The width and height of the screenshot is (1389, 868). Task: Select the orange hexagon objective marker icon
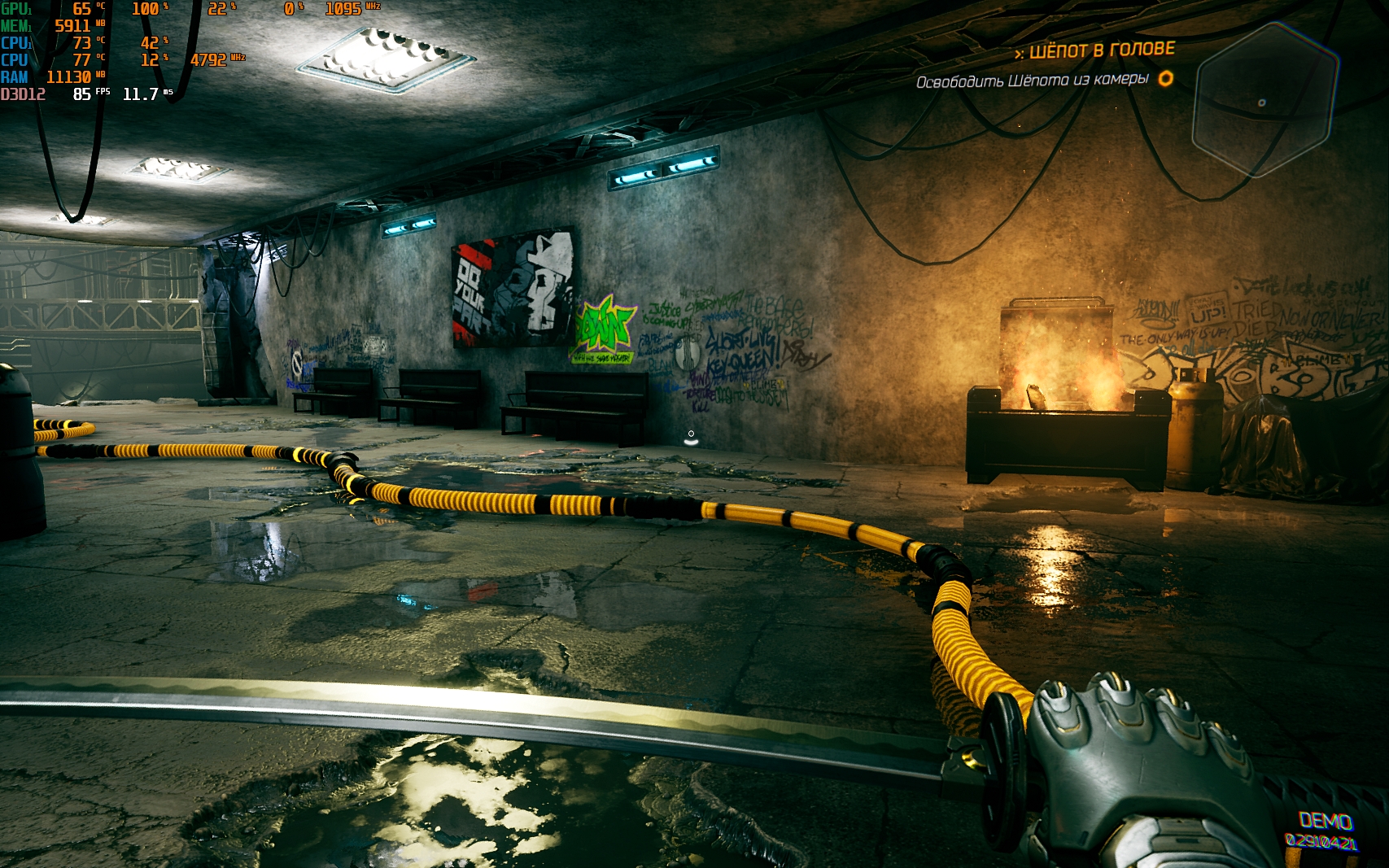(1166, 78)
